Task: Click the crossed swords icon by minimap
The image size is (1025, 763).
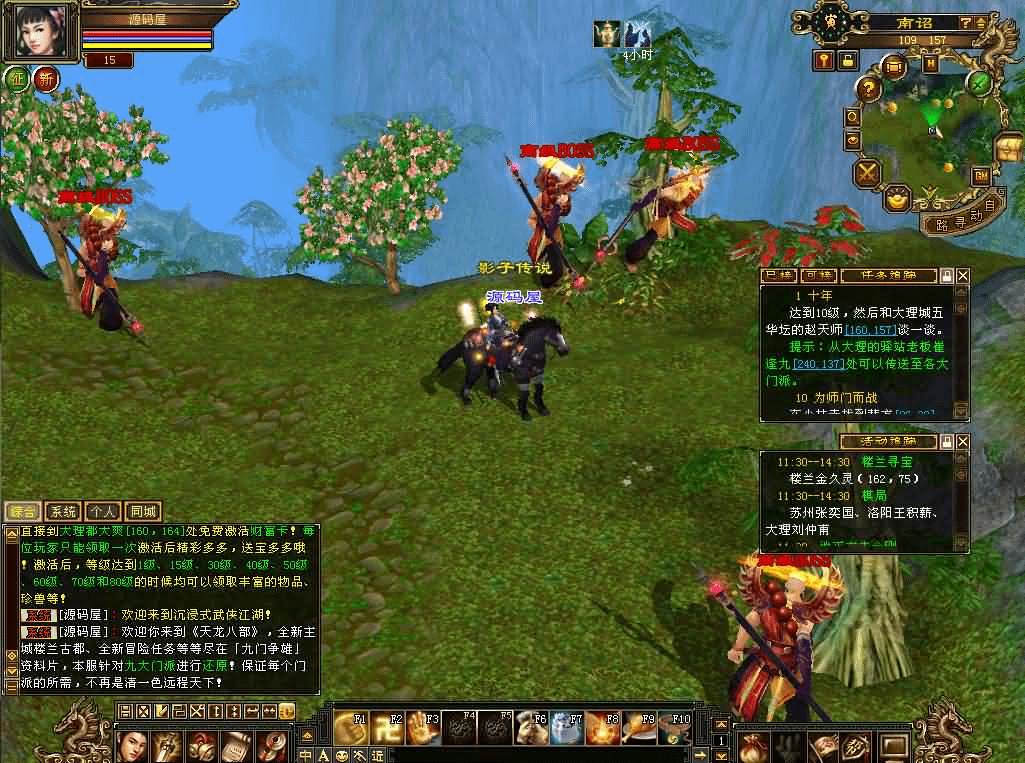Action: point(865,172)
